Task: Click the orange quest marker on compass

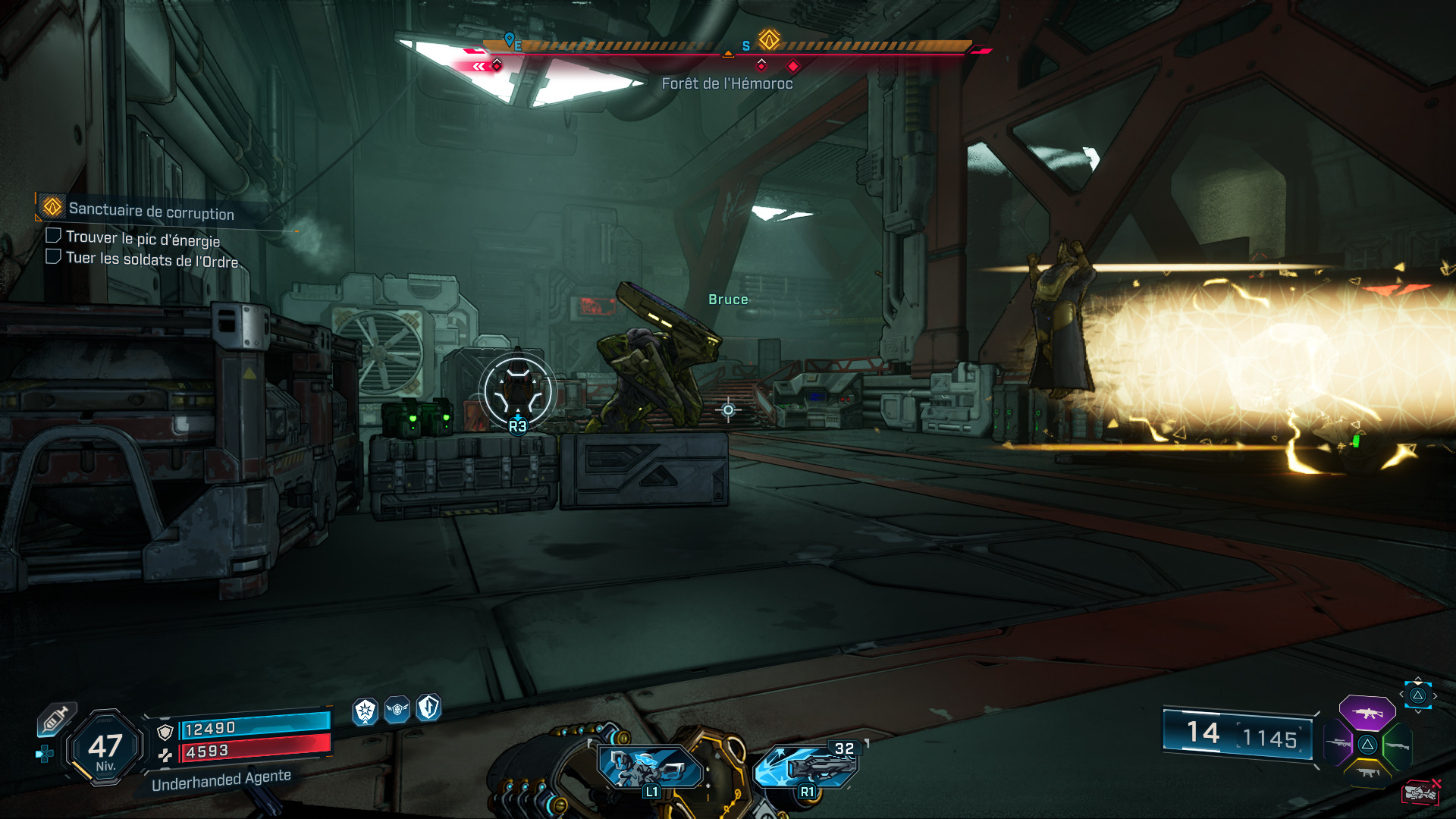Action: coord(769,39)
